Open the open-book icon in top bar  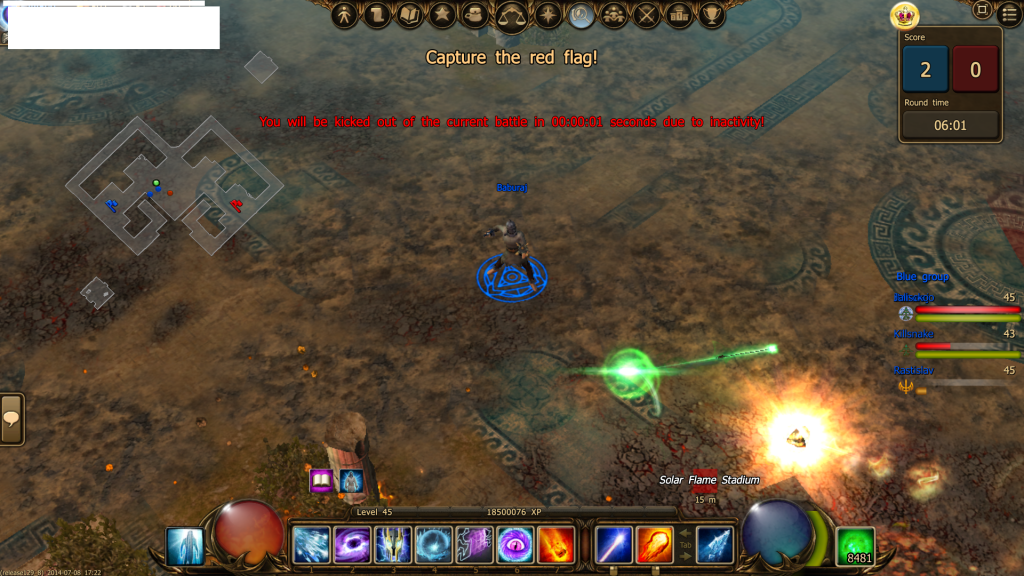click(410, 15)
